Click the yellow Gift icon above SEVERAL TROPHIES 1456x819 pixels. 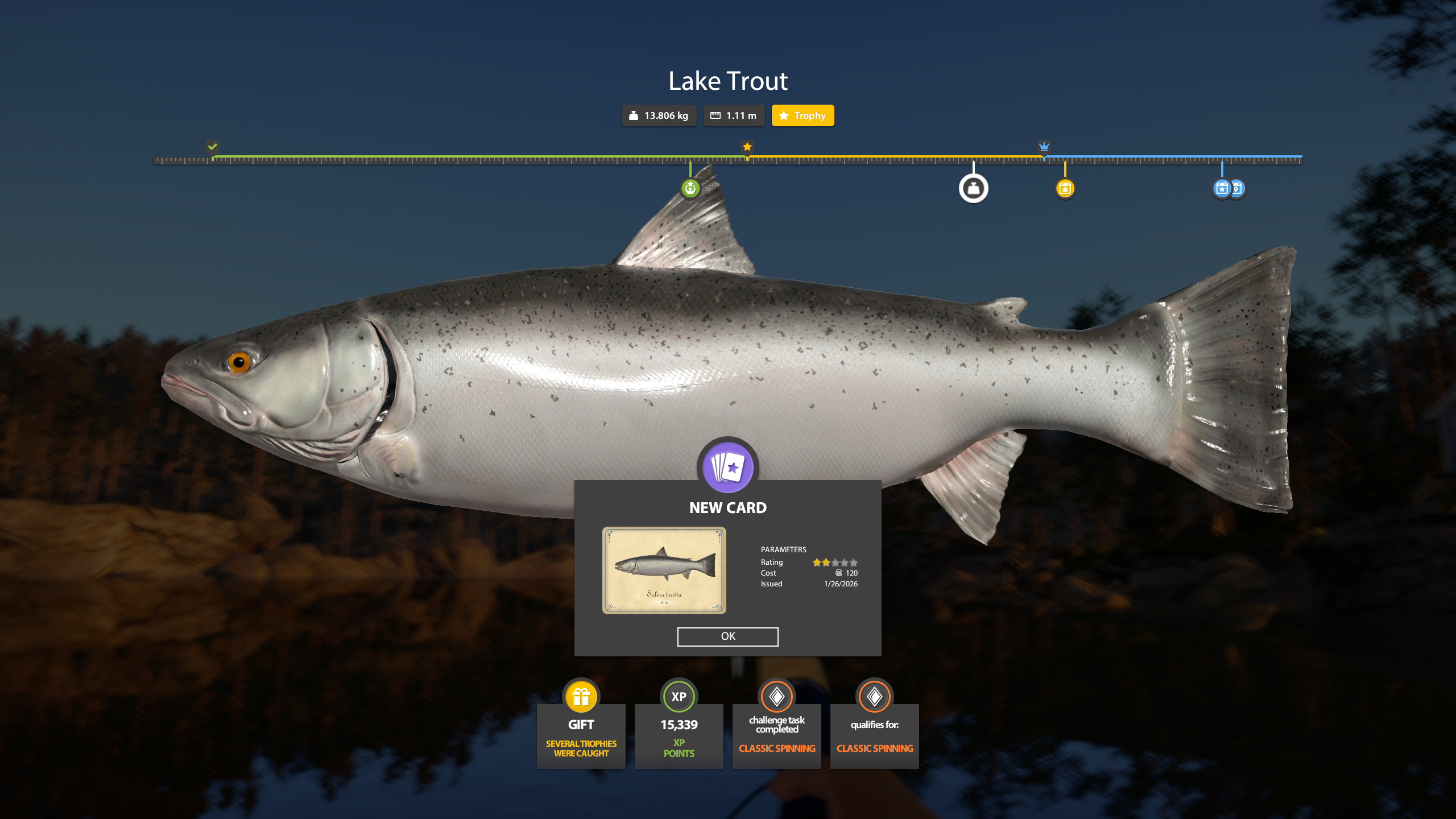click(x=581, y=695)
